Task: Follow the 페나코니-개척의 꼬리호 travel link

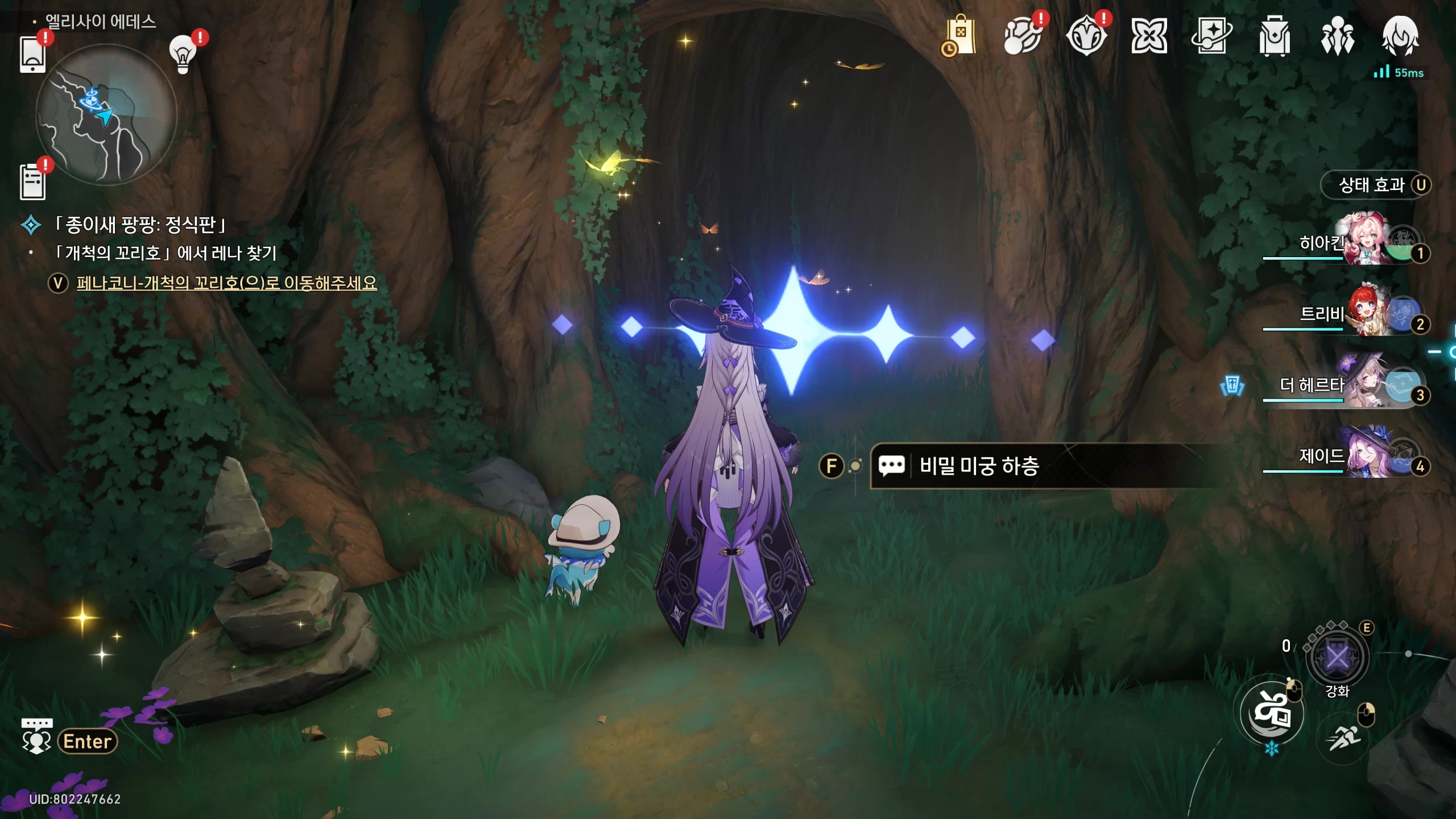Action: pos(226,283)
